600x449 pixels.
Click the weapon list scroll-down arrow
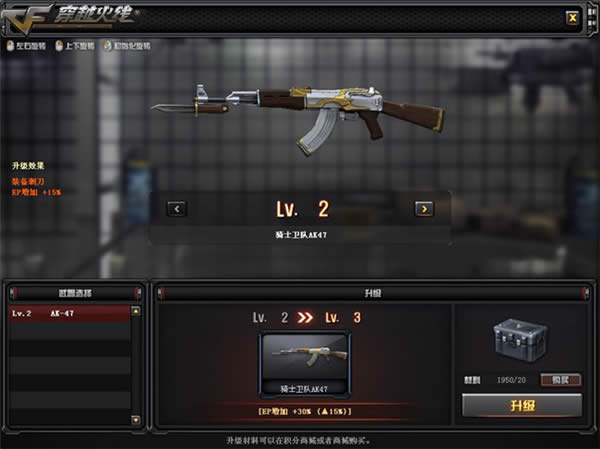[x=136, y=423]
